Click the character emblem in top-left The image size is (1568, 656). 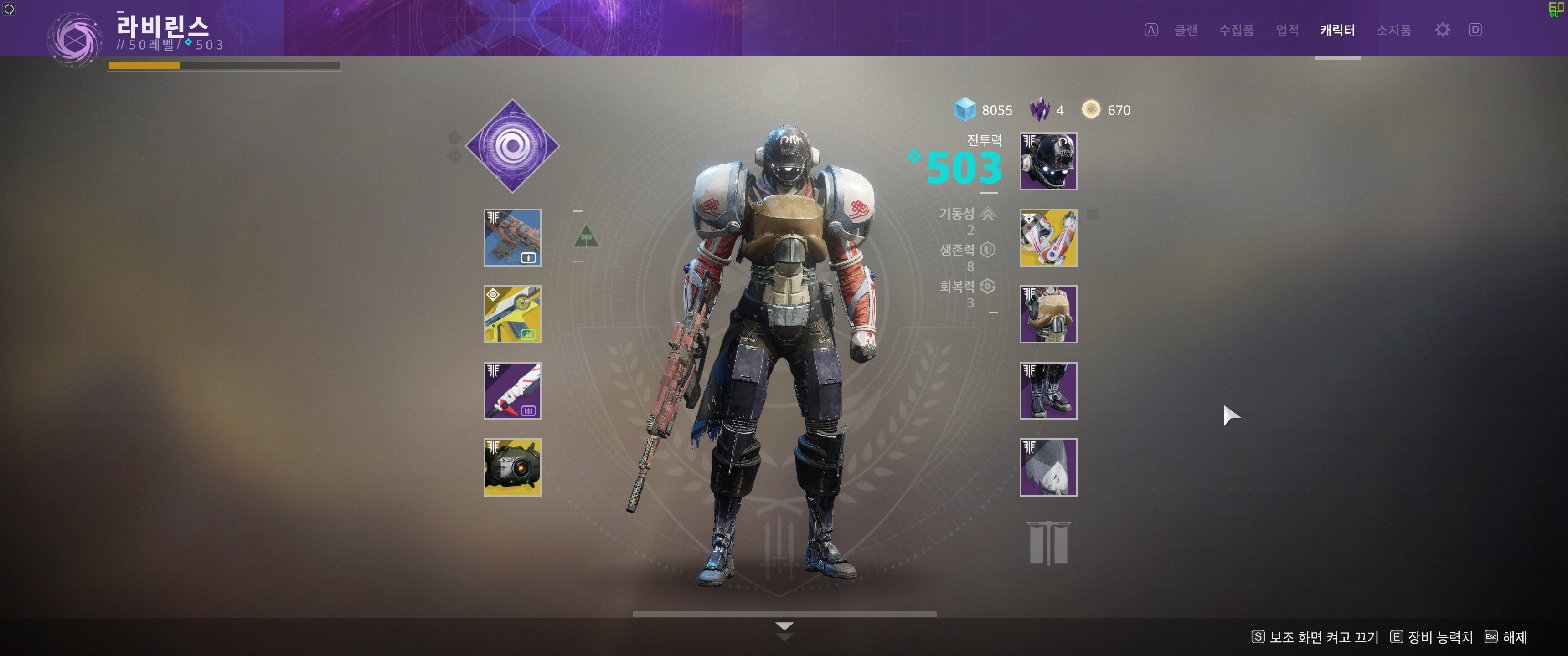pyautogui.click(x=74, y=39)
